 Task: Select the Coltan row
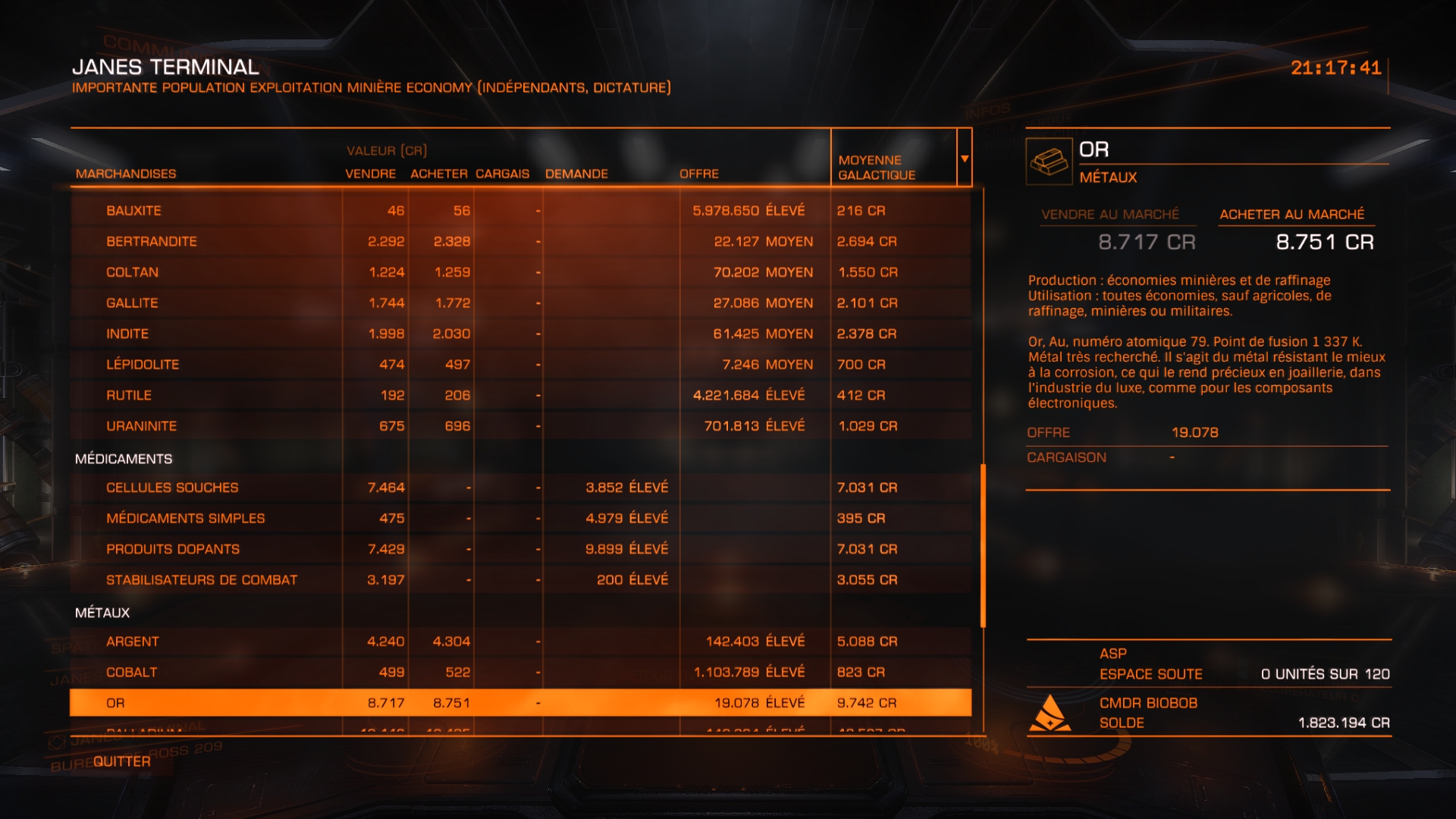pyautogui.click(x=132, y=272)
